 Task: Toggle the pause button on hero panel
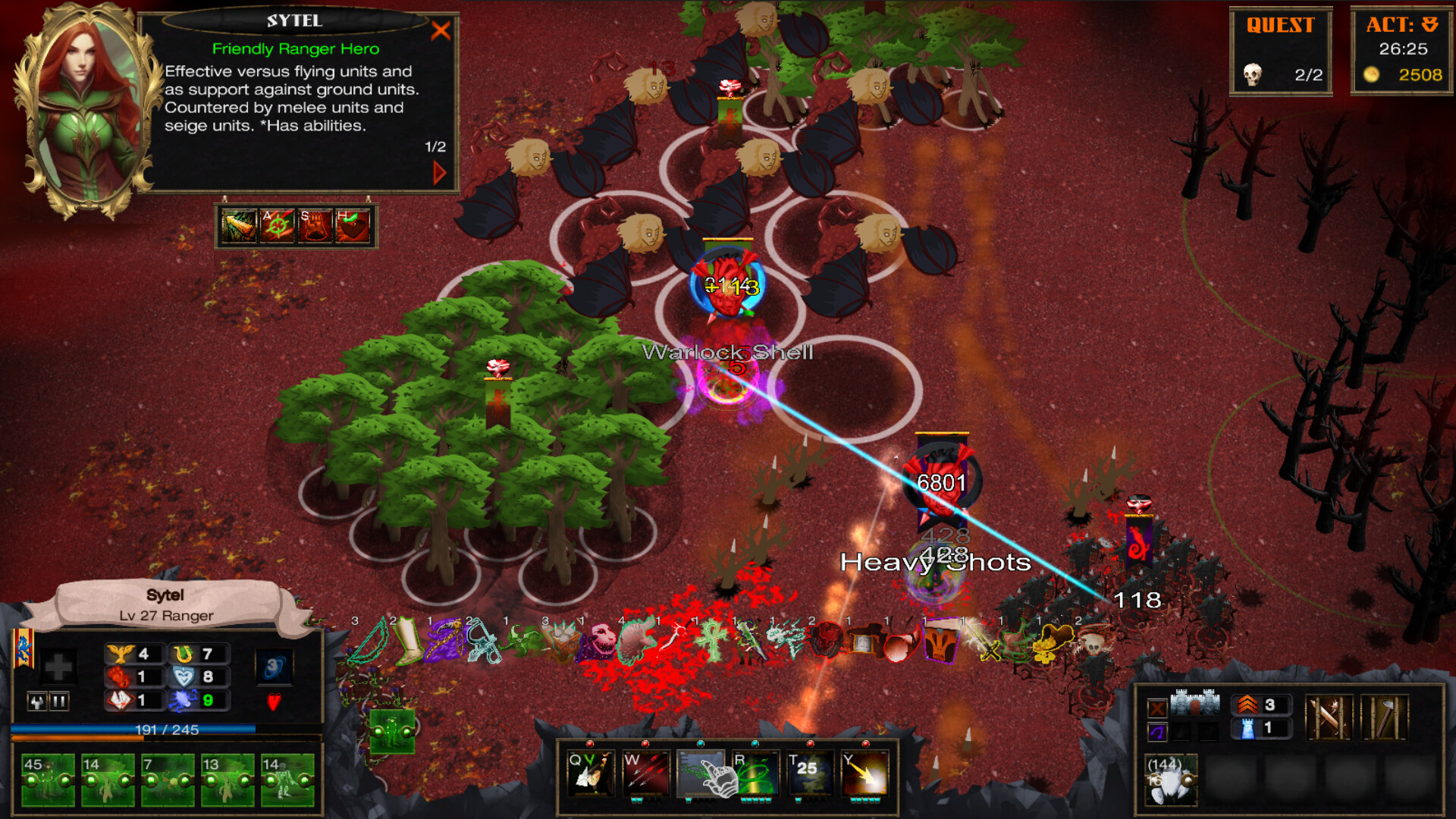60,701
